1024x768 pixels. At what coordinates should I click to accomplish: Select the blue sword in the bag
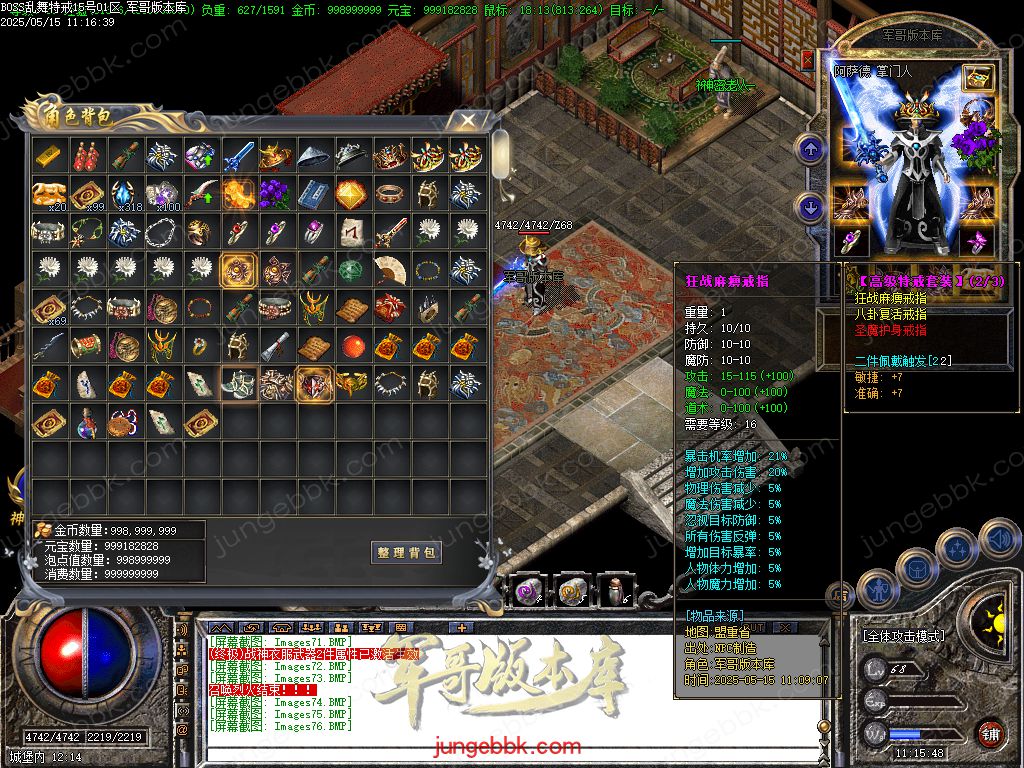point(239,156)
